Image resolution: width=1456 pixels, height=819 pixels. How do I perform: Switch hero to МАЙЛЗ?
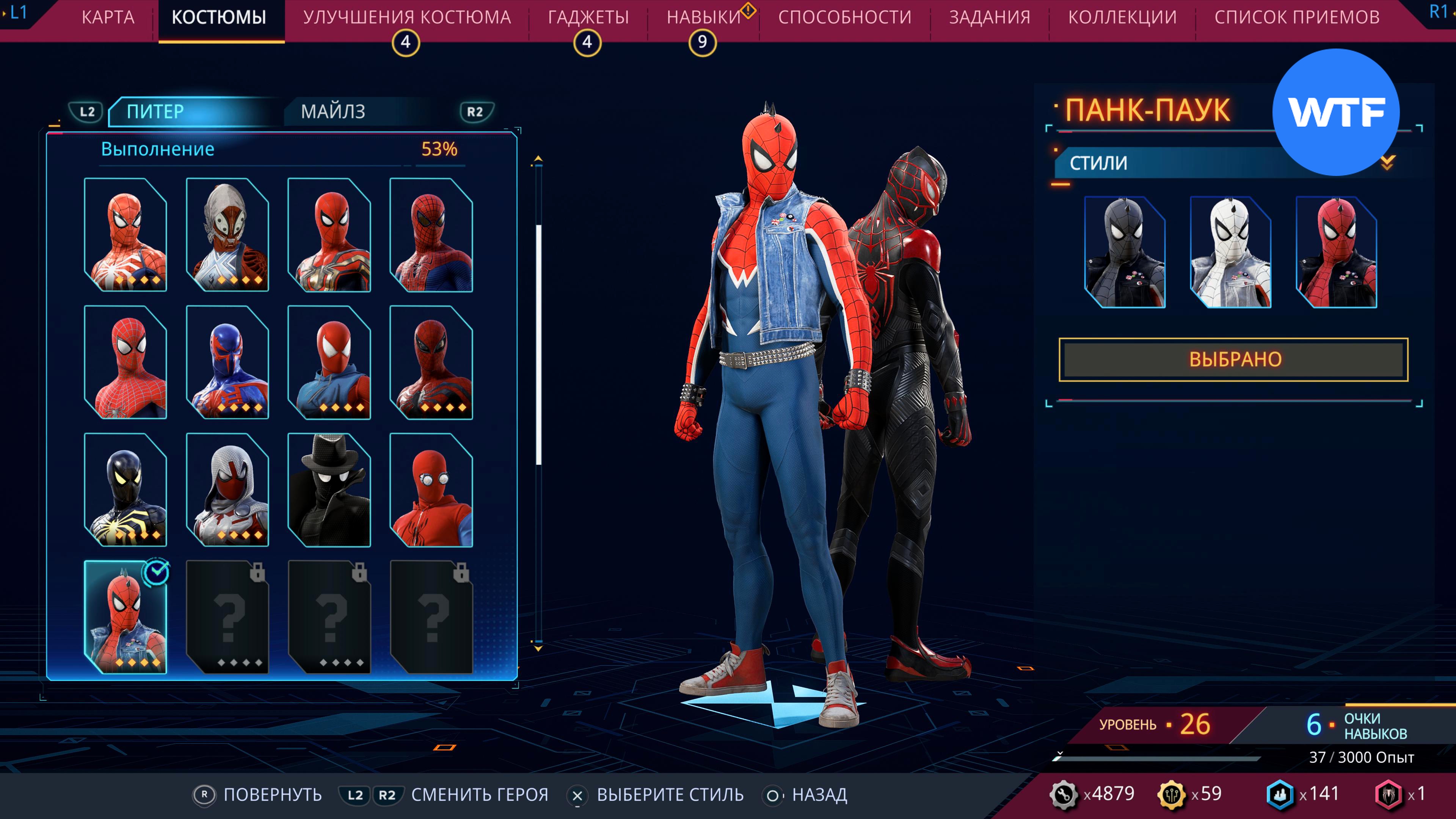click(333, 111)
